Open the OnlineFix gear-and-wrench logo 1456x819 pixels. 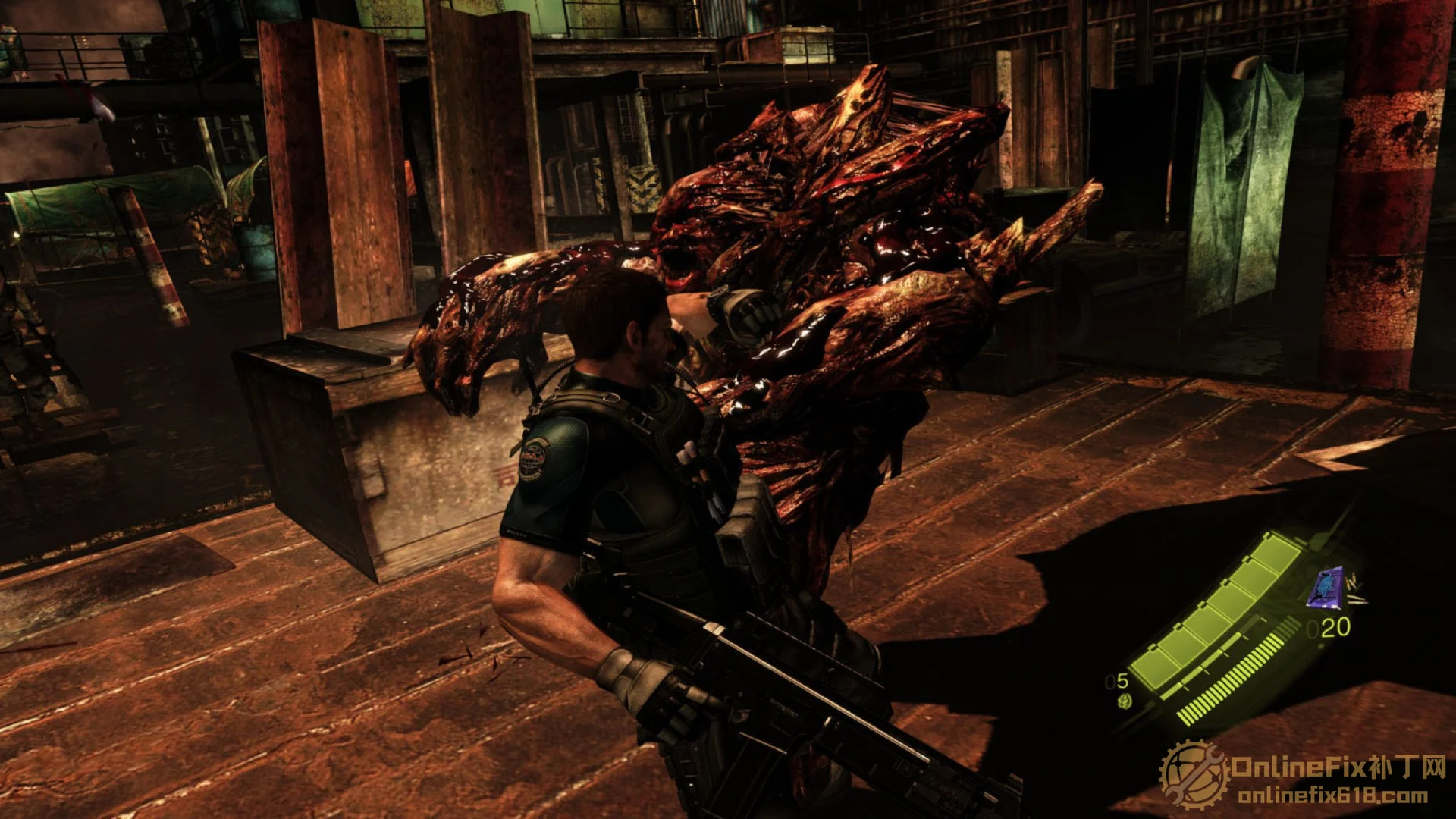pos(1194,775)
